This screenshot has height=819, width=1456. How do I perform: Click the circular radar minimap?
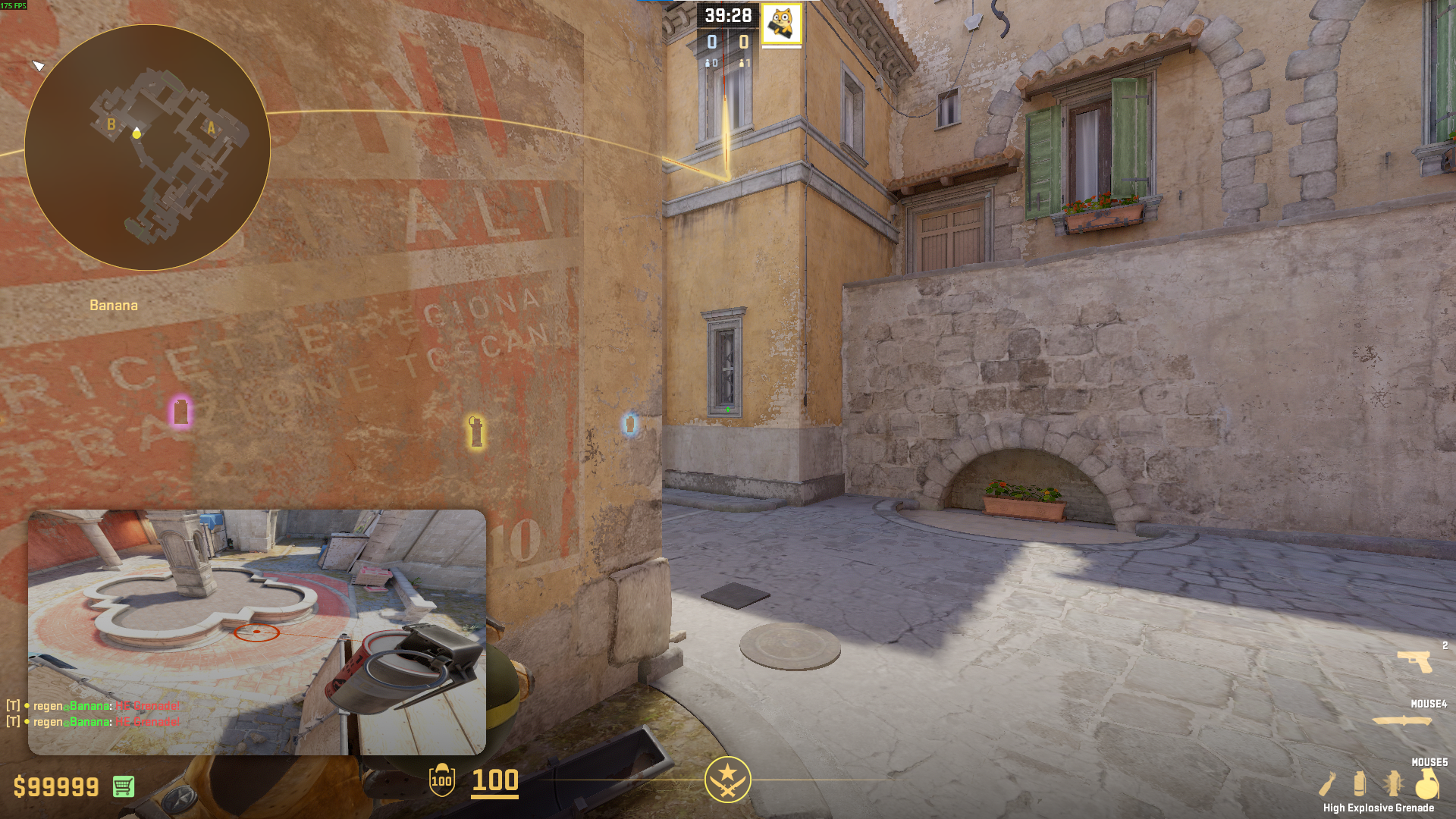147,147
